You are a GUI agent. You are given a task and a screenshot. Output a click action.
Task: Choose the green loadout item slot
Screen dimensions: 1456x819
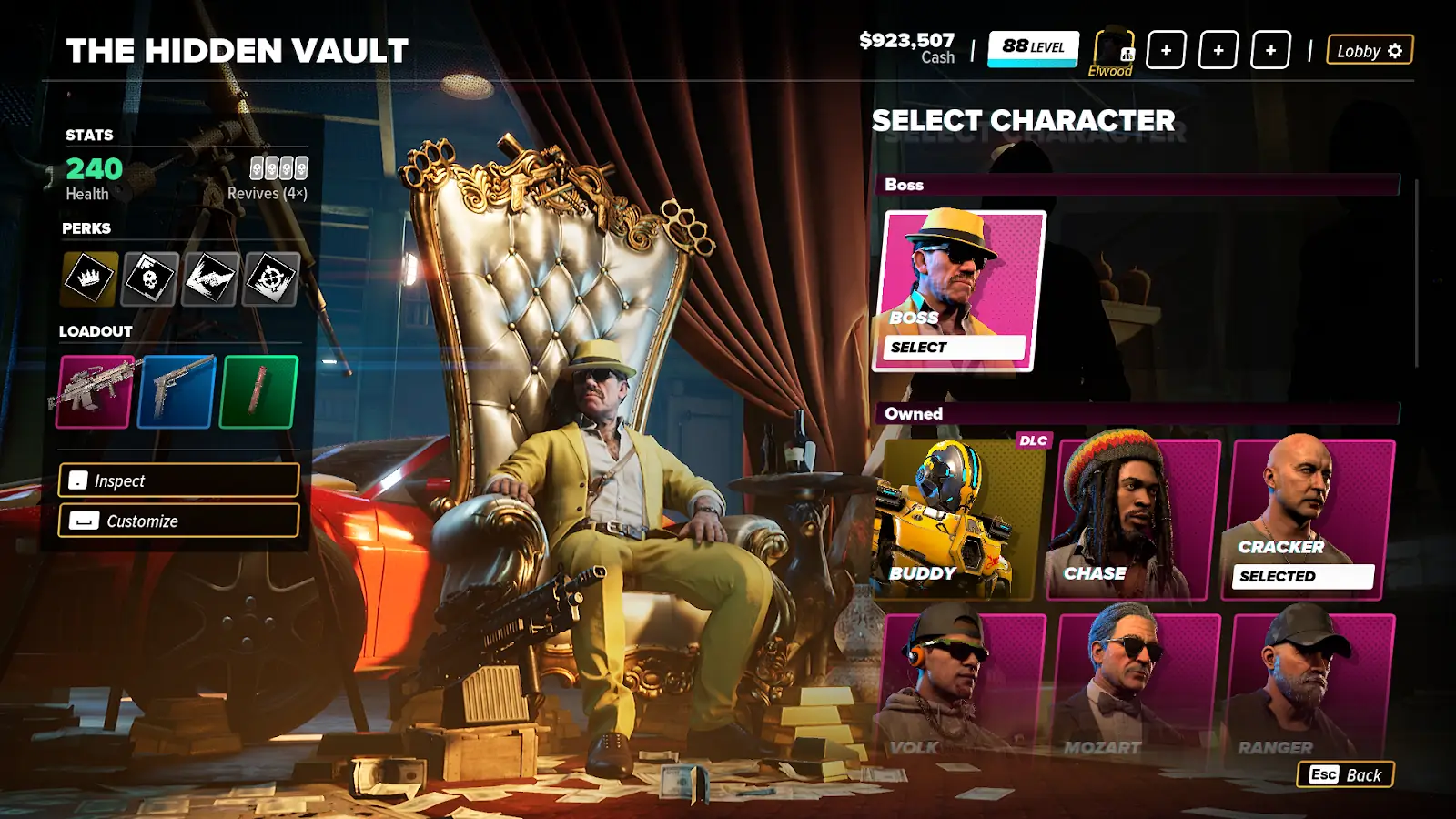[258, 391]
